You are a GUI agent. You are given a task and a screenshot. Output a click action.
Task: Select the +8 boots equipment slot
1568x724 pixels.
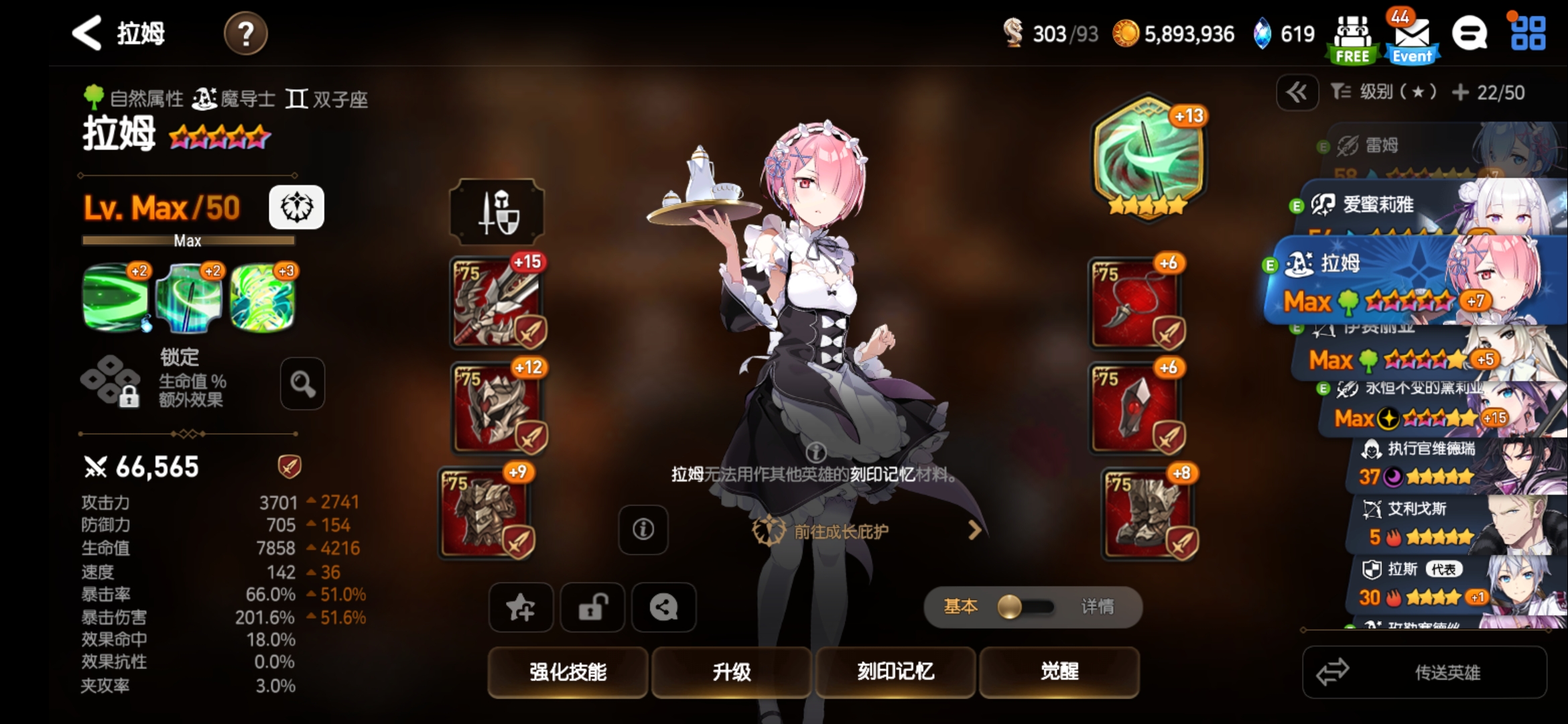tap(1149, 513)
